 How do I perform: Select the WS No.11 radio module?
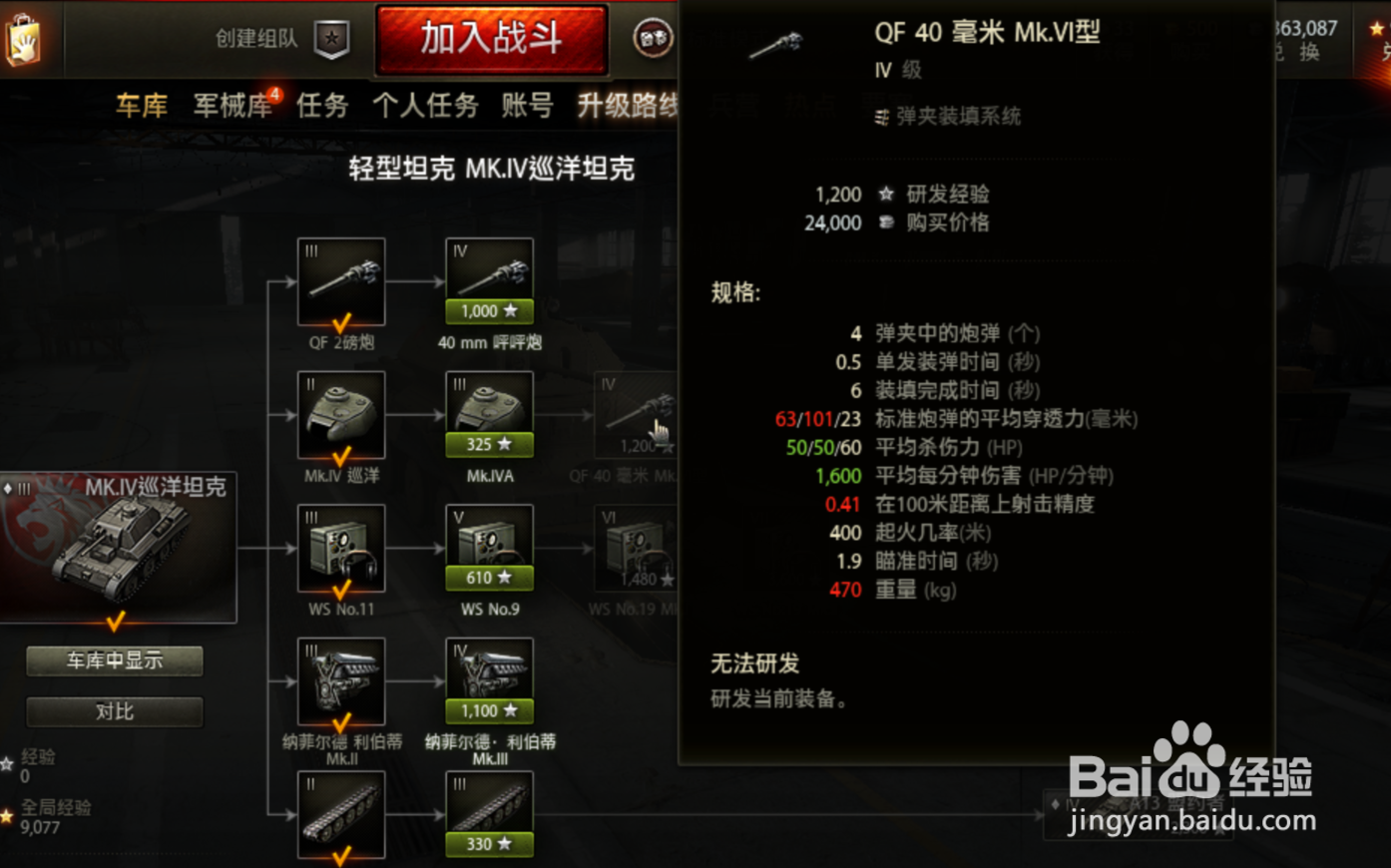coord(341,547)
